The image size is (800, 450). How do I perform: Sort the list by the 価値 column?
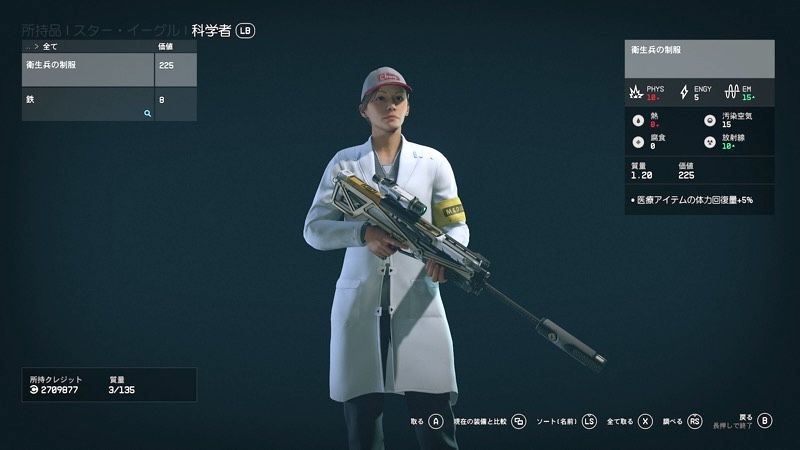tap(166, 46)
